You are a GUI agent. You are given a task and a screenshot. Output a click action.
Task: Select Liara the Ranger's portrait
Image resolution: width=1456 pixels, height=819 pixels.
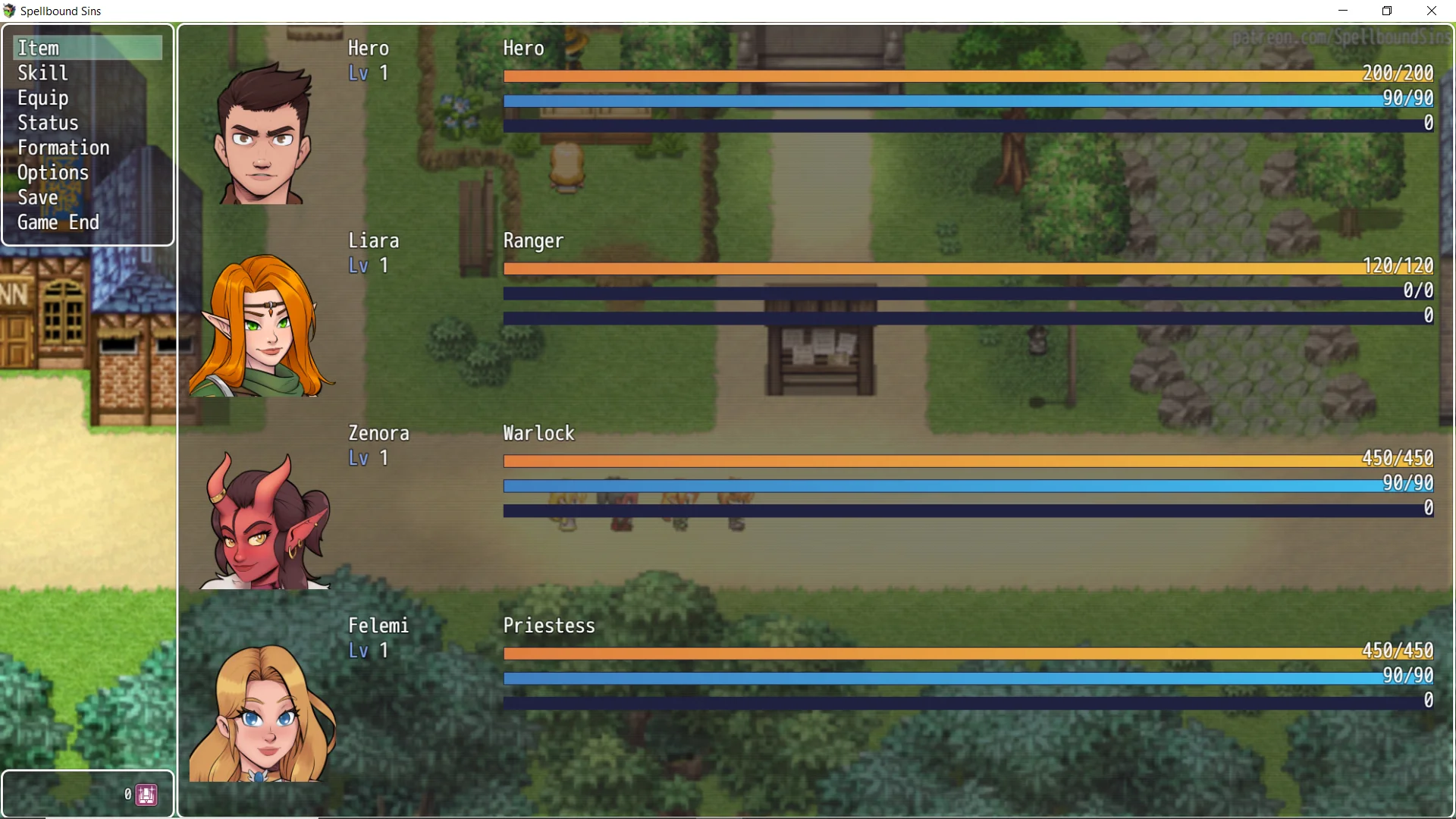[x=262, y=326]
